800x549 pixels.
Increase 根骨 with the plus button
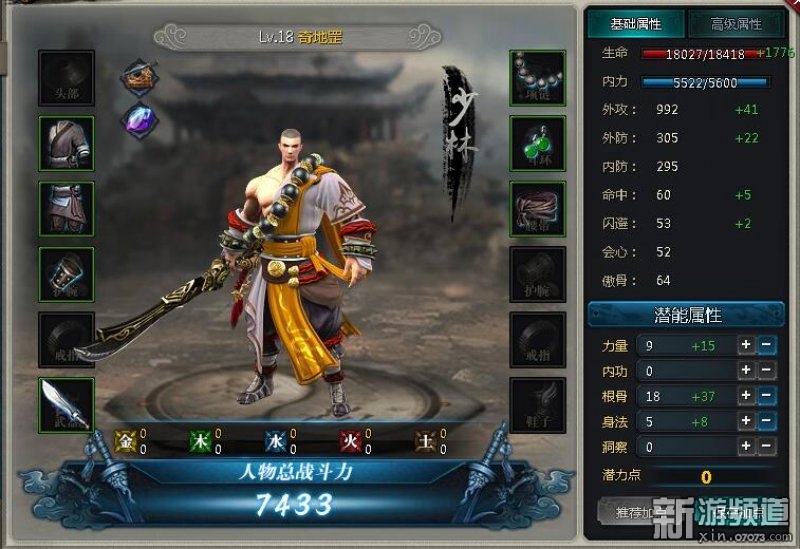[745, 397]
